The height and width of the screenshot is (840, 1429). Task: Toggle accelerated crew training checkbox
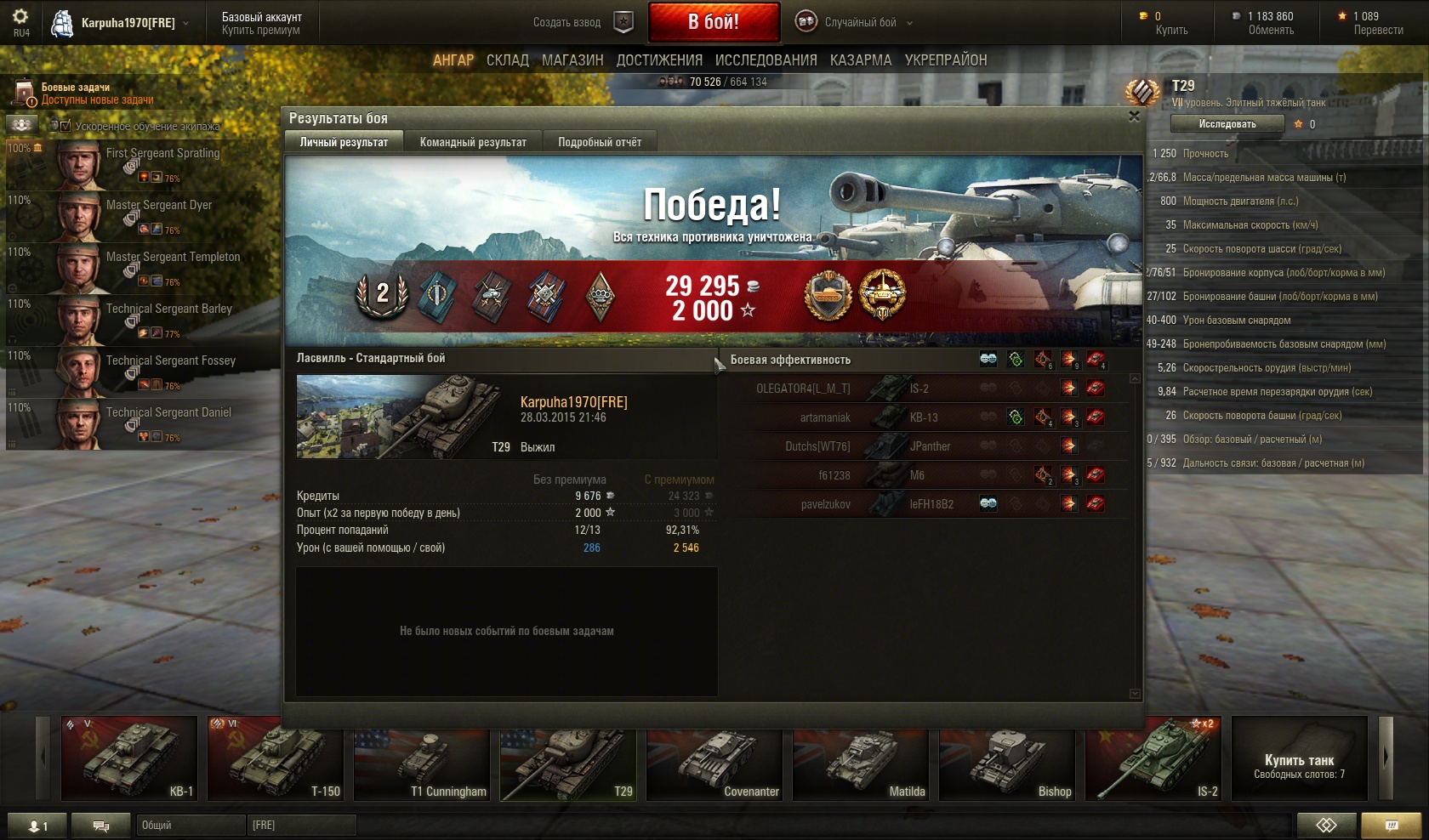click(x=65, y=126)
